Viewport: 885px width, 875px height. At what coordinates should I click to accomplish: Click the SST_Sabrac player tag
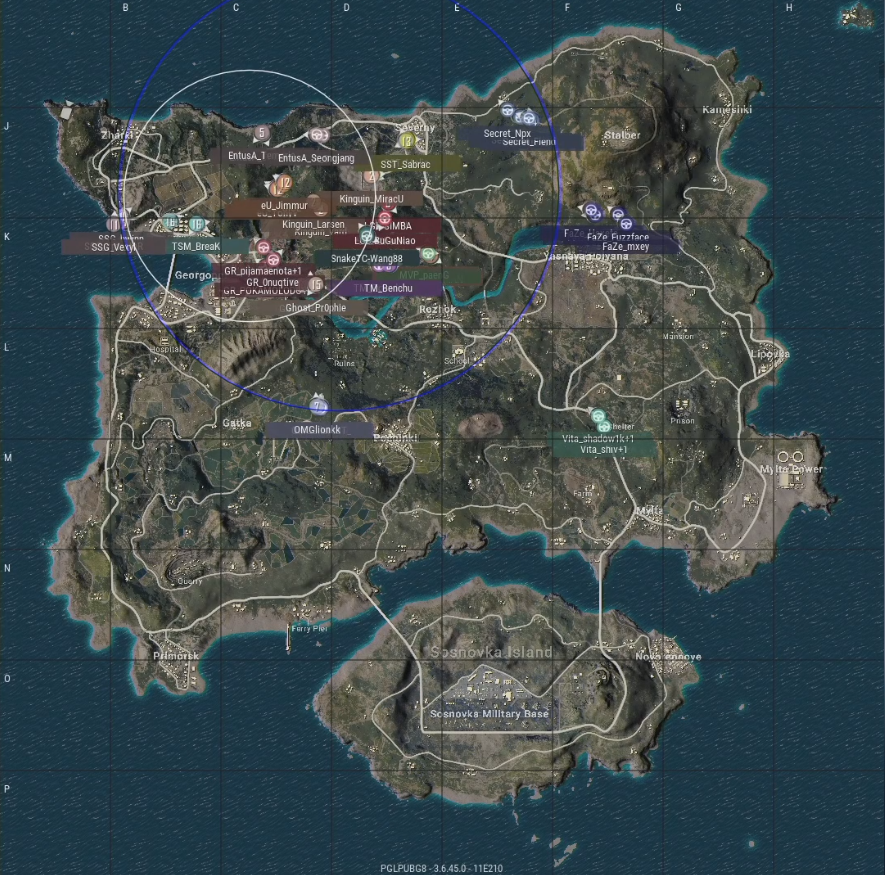click(406, 164)
